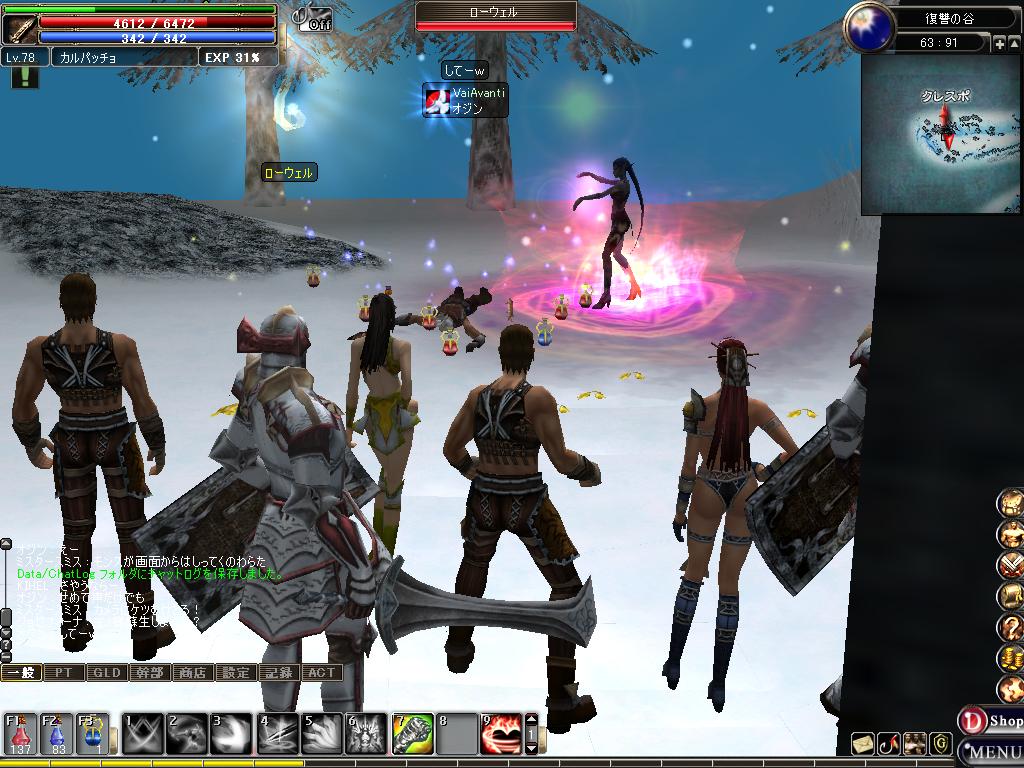The width and height of the screenshot is (1024, 768).
Task: Switch to the PT chat tab
Action: pyautogui.click(x=64, y=673)
